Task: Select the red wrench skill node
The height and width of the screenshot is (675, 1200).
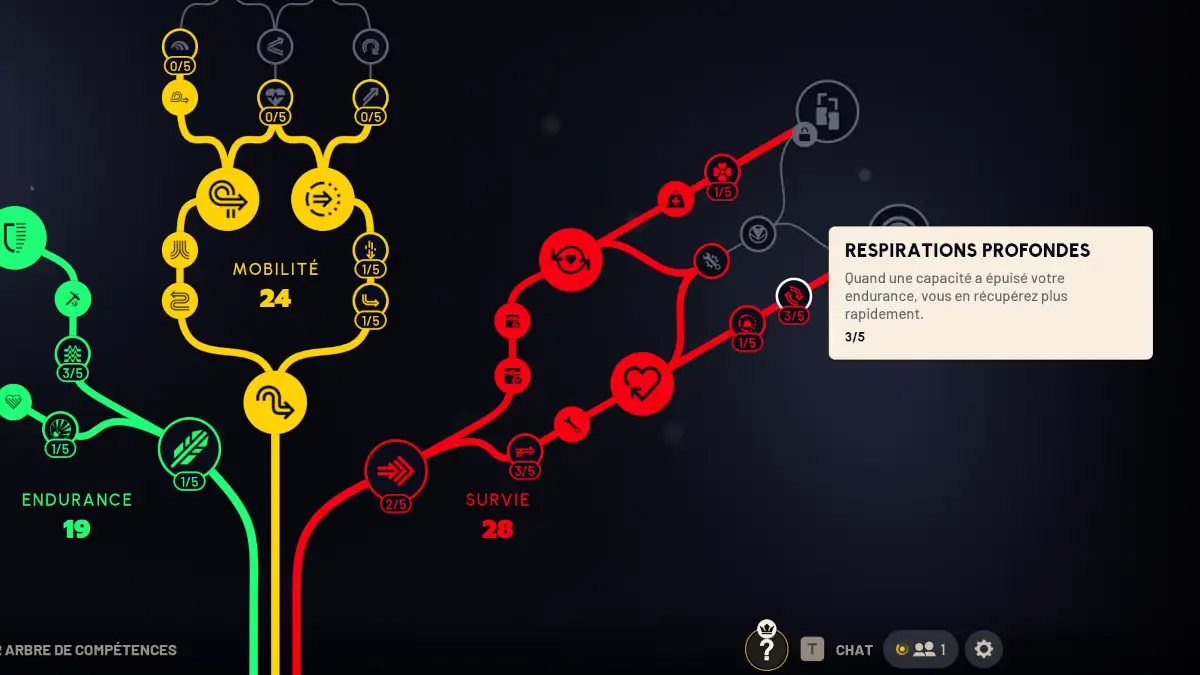Action: tap(572, 424)
